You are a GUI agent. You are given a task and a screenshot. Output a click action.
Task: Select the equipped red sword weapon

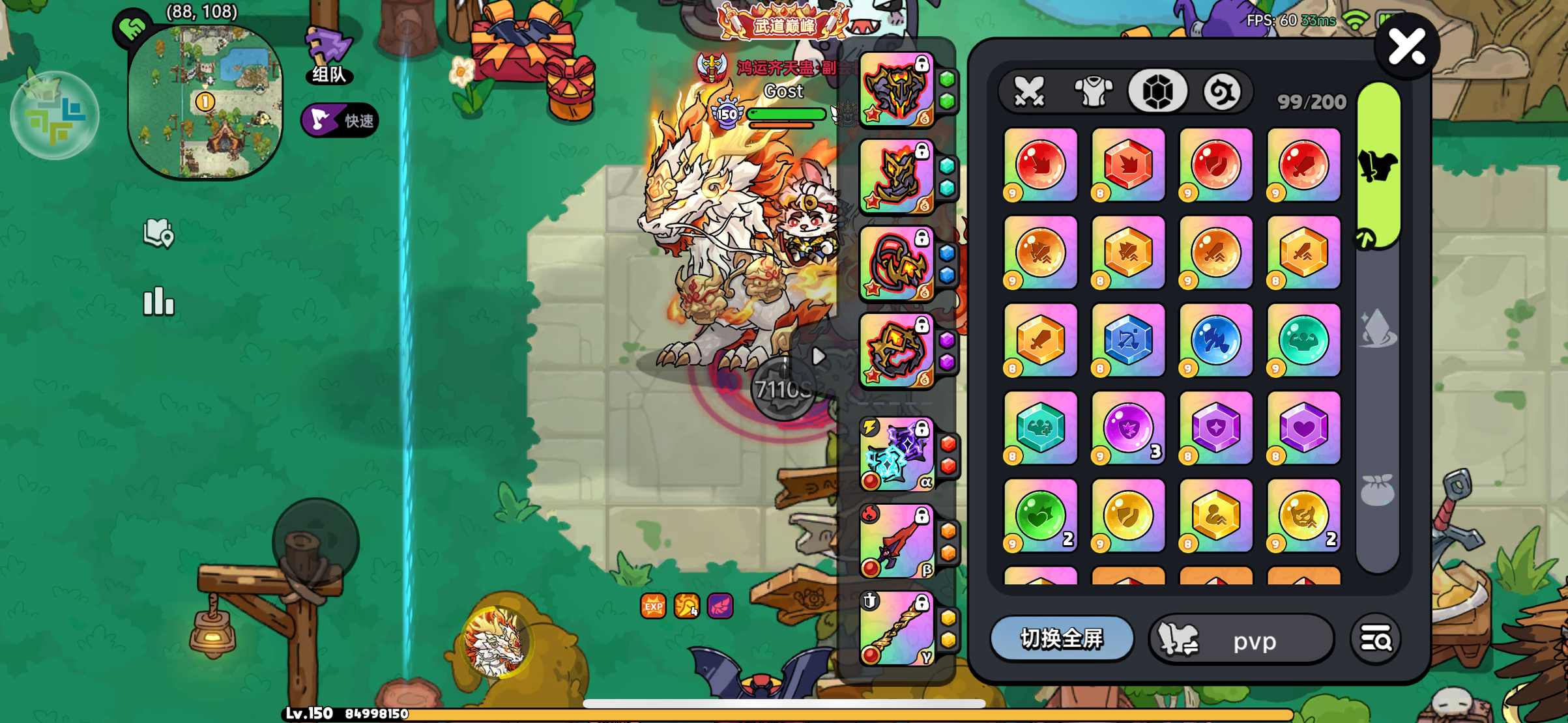[897, 542]
